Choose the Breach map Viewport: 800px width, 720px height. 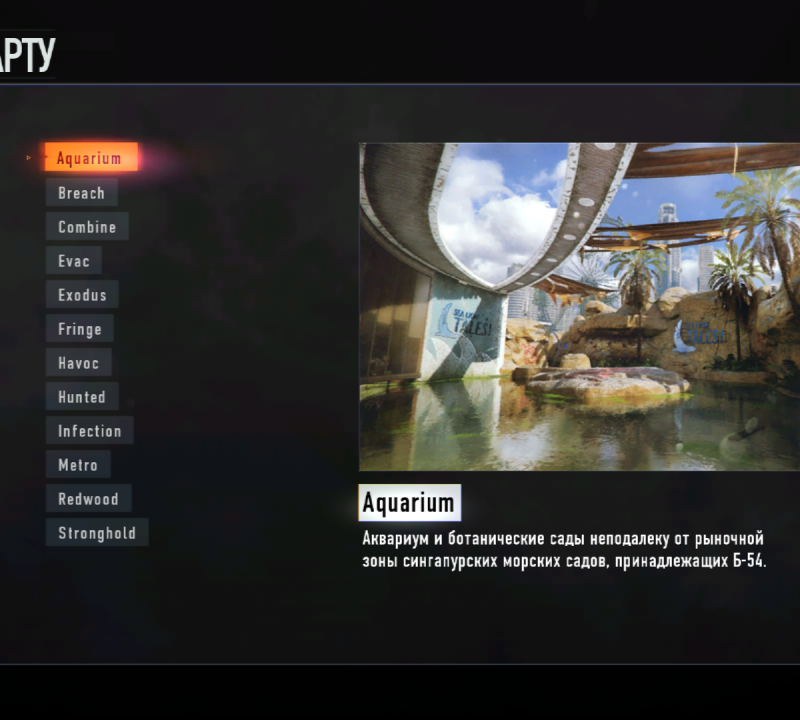pos(81,193)
